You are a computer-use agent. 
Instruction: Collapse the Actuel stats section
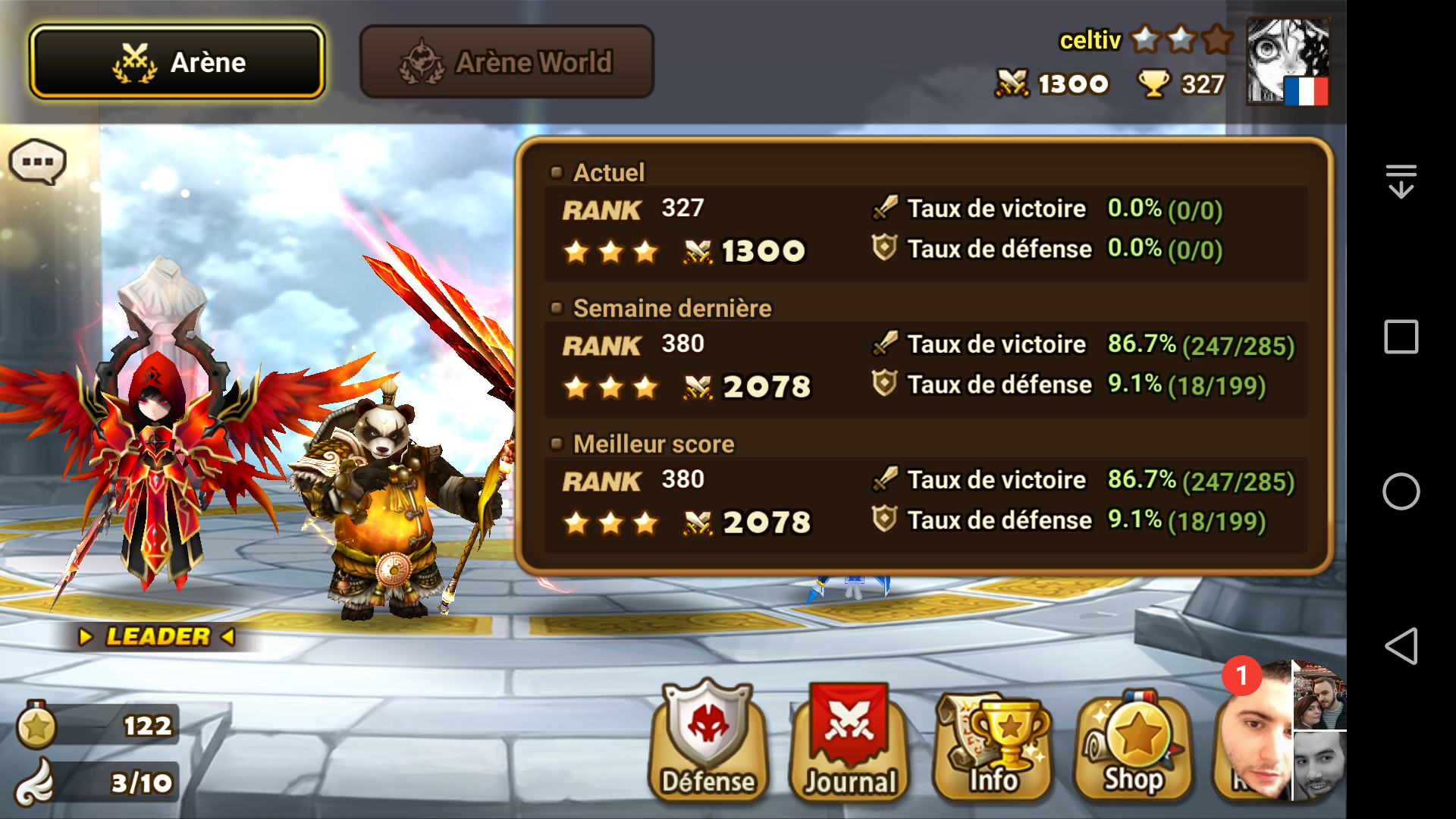[x=557, y=172]
